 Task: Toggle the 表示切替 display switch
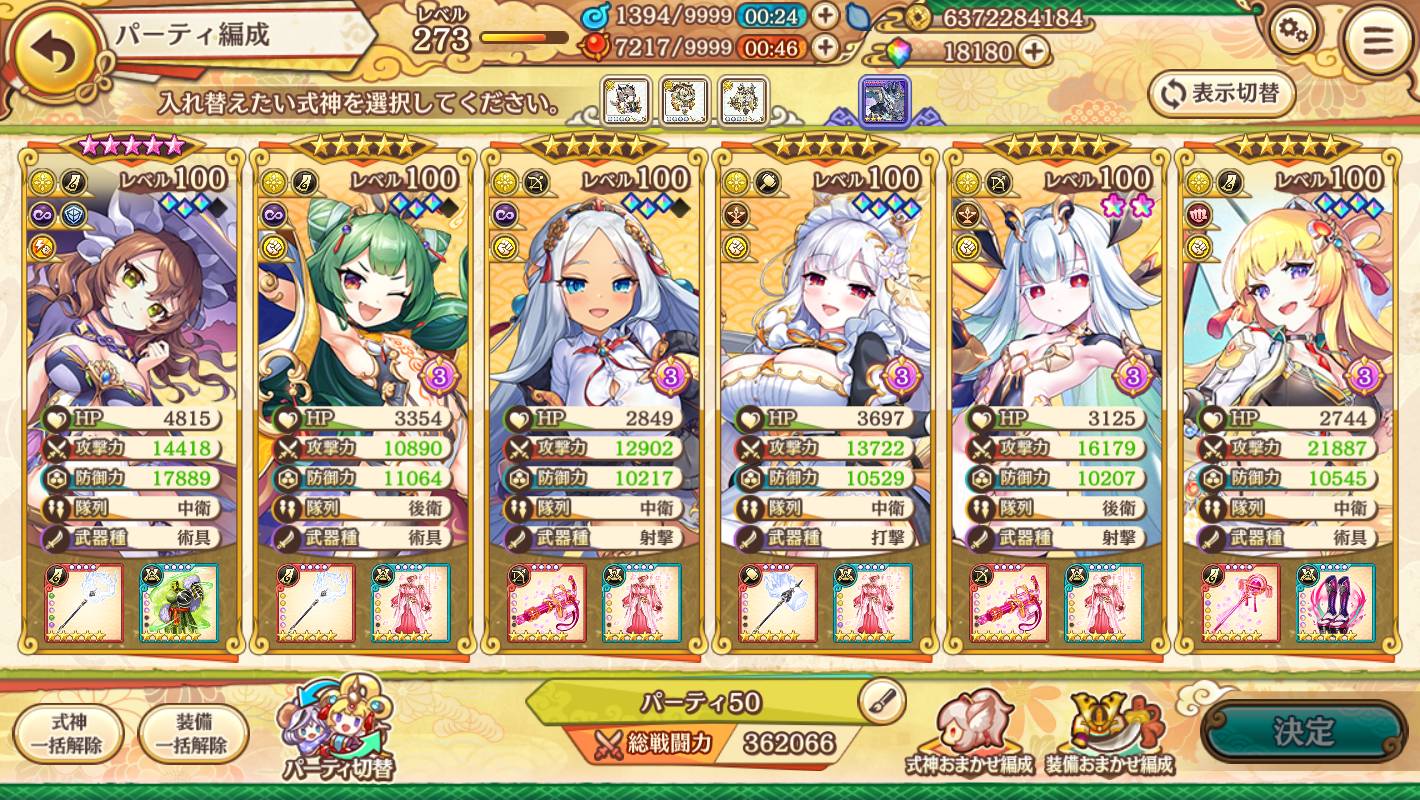pyautogui.click(x=1222, y=95)
